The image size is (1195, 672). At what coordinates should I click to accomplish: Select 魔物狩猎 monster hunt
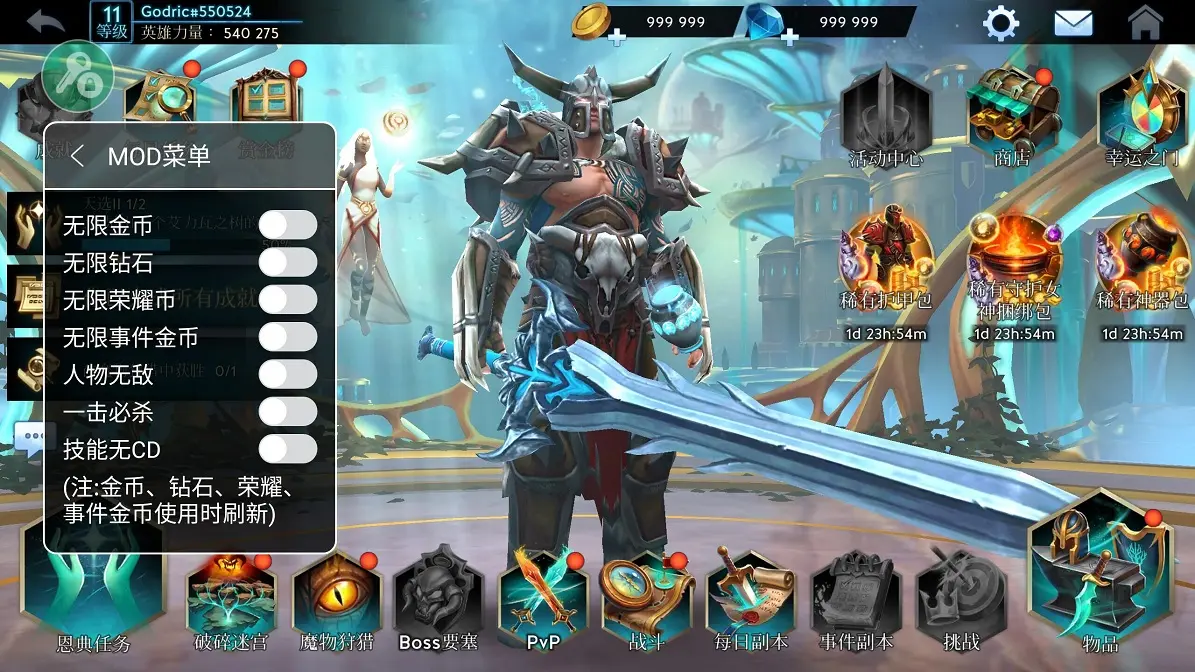tap(336, 601)
